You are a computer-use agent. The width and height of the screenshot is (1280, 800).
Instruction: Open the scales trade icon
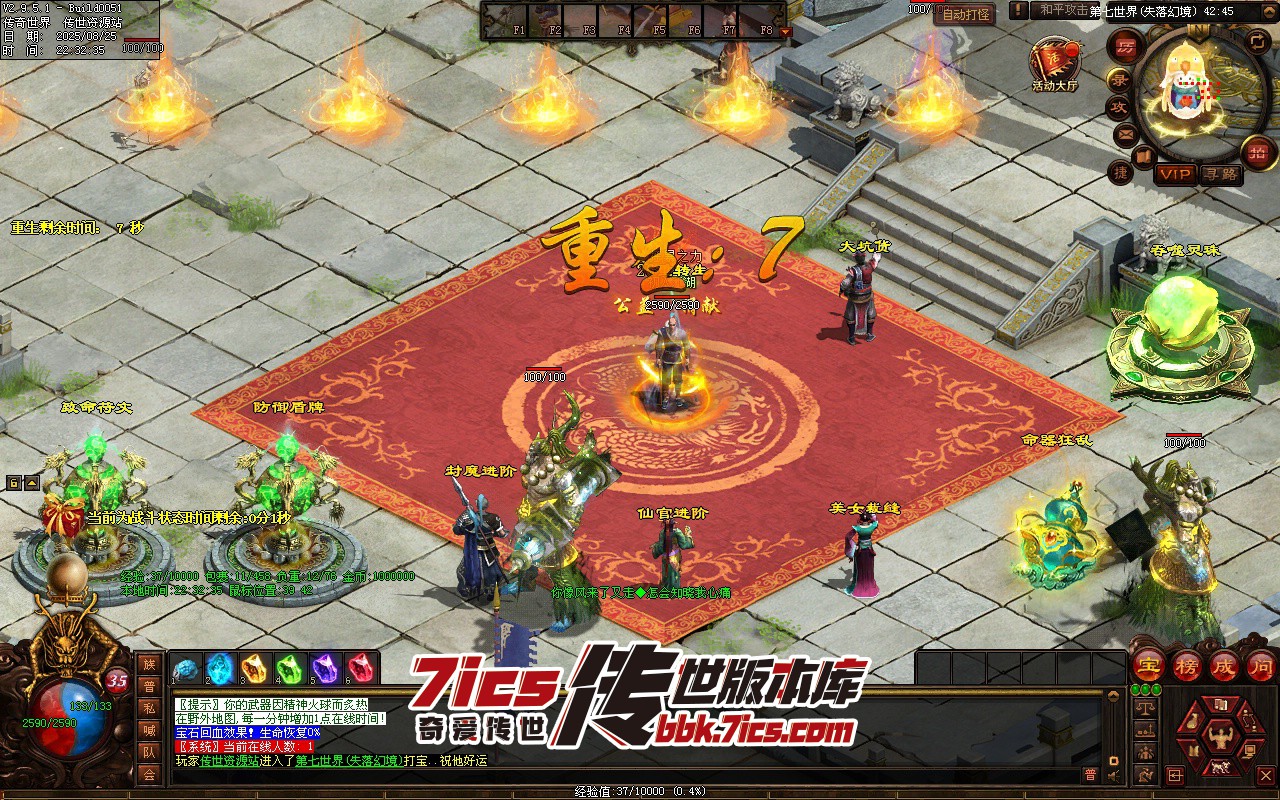point(1145,708)
